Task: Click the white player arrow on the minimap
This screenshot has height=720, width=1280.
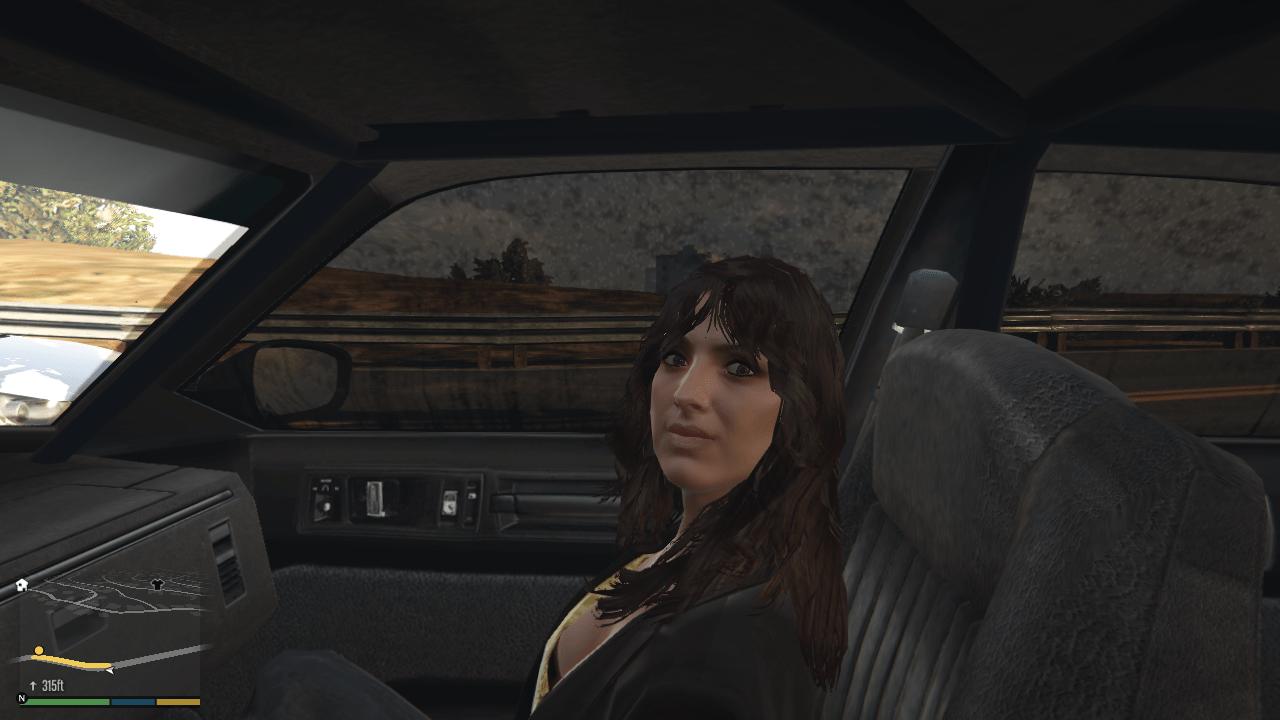Action: pyautogui.click(x=110, y=670)
